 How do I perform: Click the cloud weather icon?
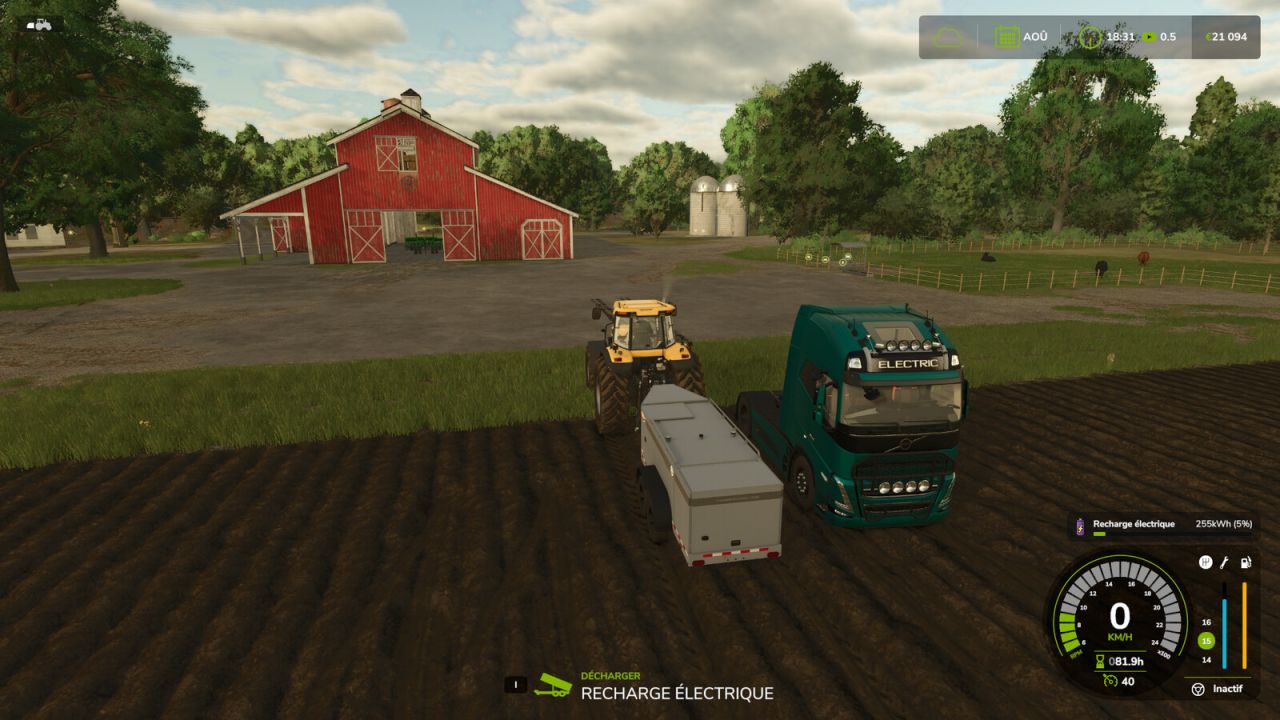point(948,37)
